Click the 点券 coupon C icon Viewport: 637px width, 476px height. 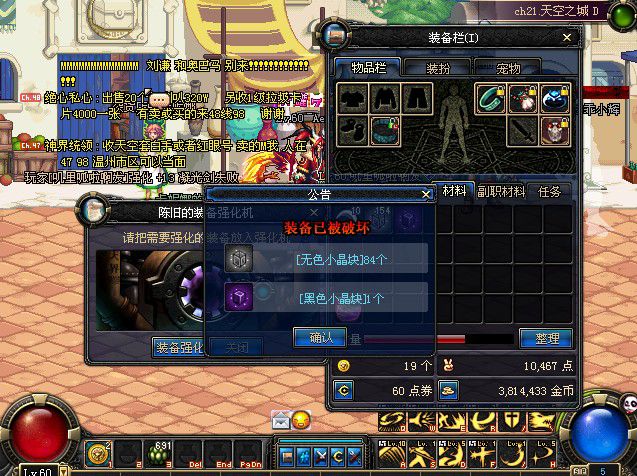344,390
